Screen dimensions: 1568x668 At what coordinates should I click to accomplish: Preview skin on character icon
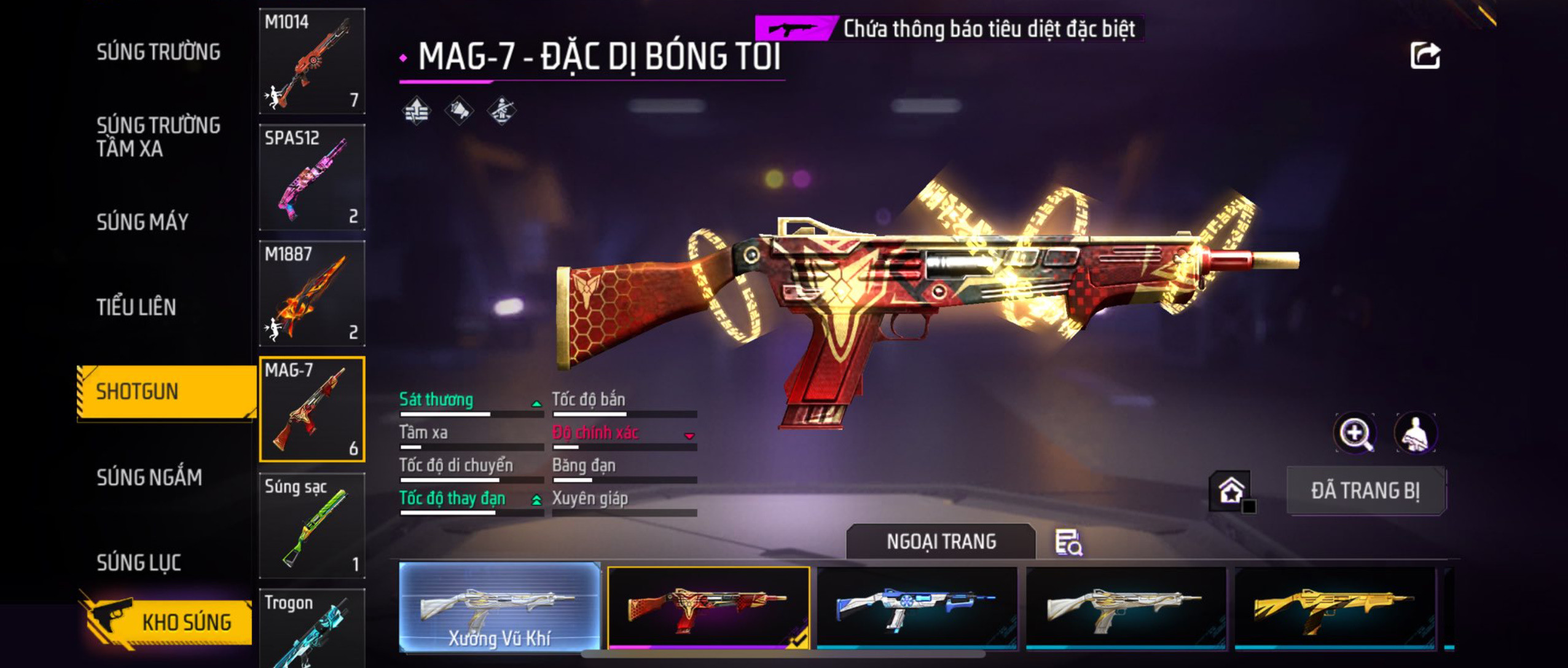1415,433
